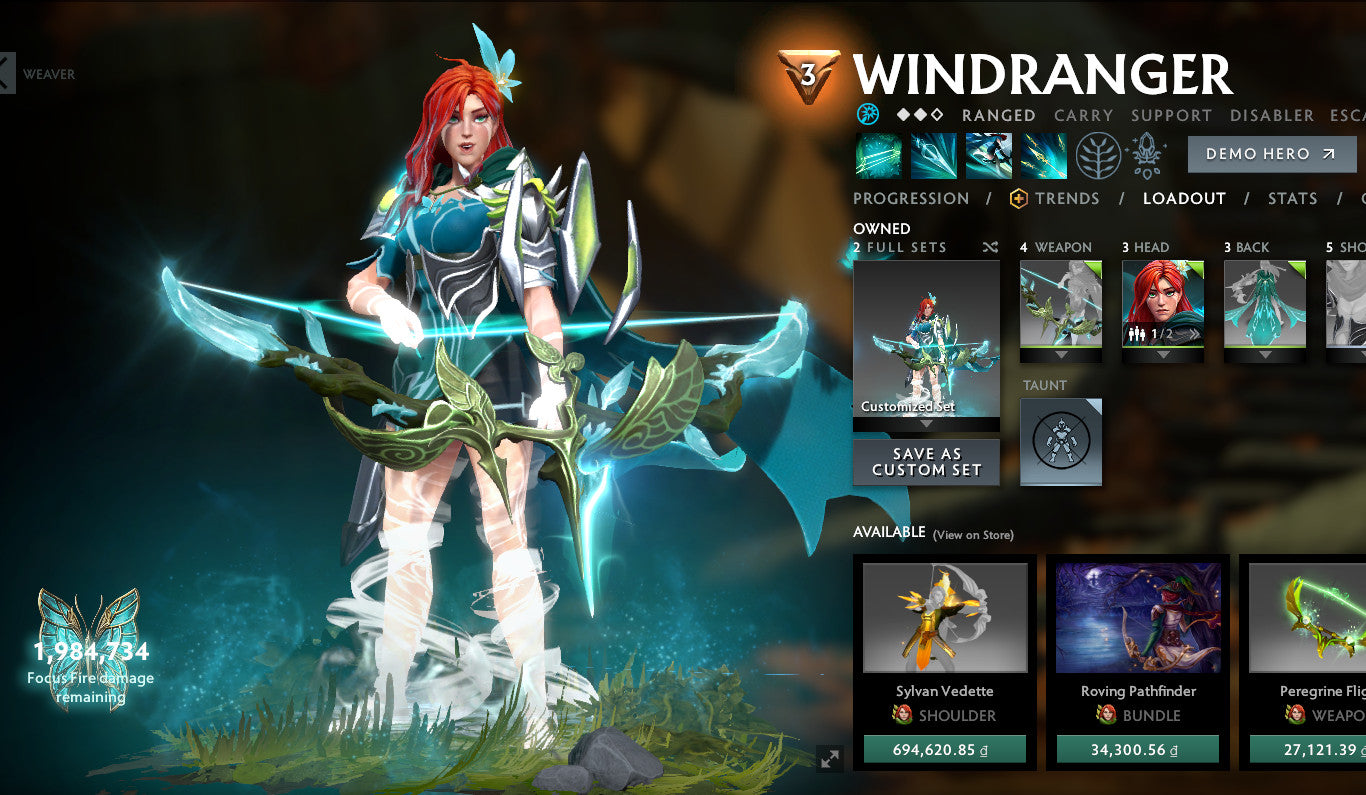Show the Stats tab

click(1292, 198)
